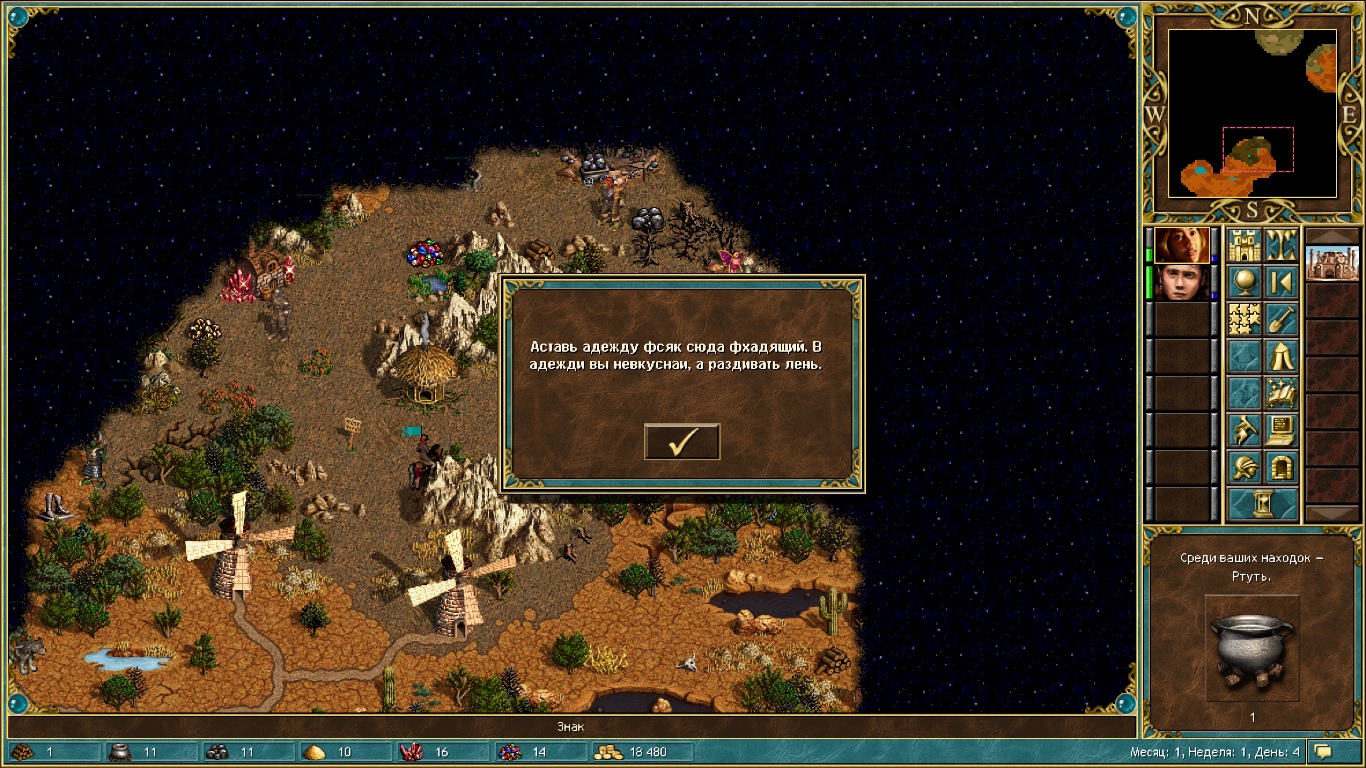Viewport: 1366px width, 768px height.
Task: Open the puzzle map stars button
Action: (x=1244, y=319)
